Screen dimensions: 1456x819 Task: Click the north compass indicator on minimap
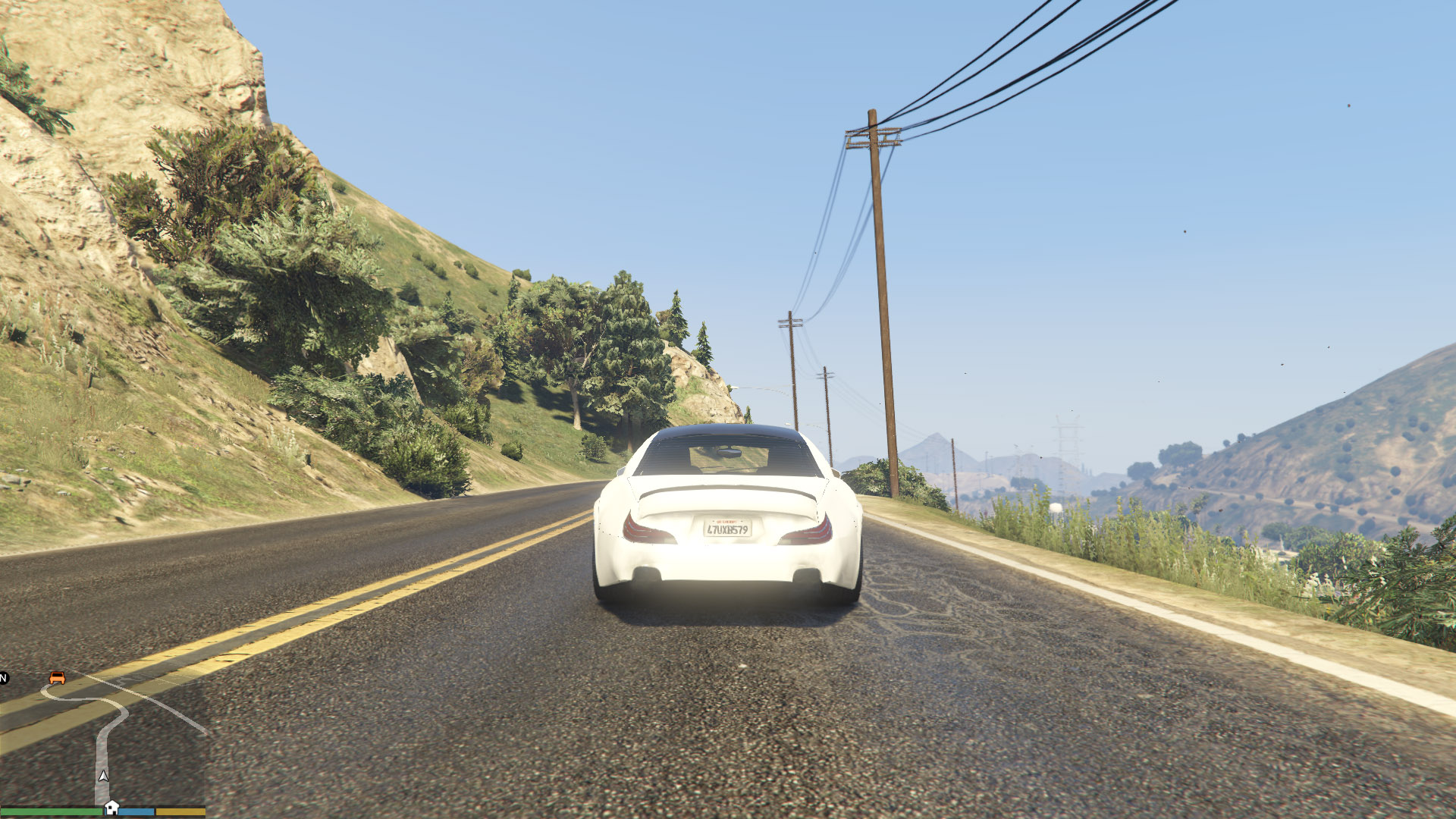click(4, 678)
